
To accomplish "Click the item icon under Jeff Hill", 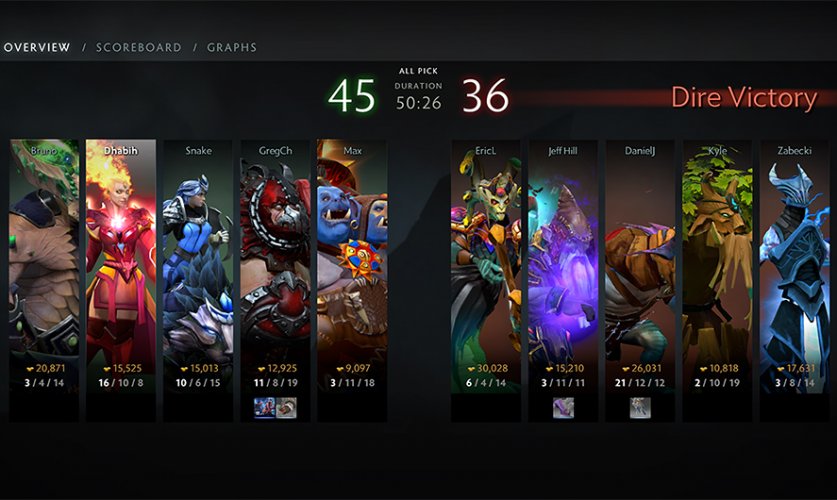I will click(x=563, y=407).
